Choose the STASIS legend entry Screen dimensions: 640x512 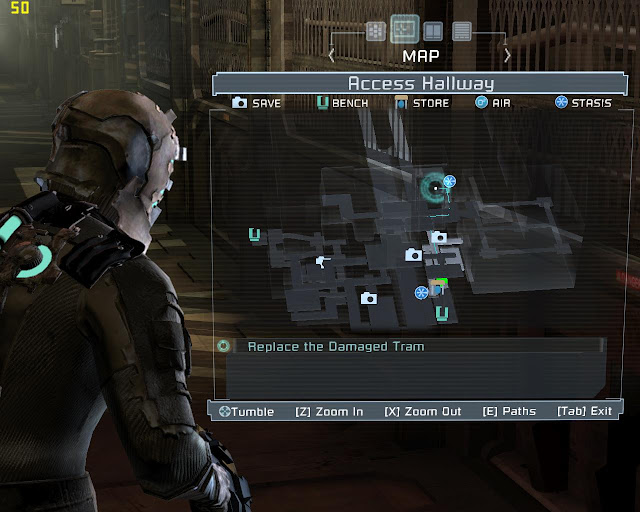(x=583, y=103)
